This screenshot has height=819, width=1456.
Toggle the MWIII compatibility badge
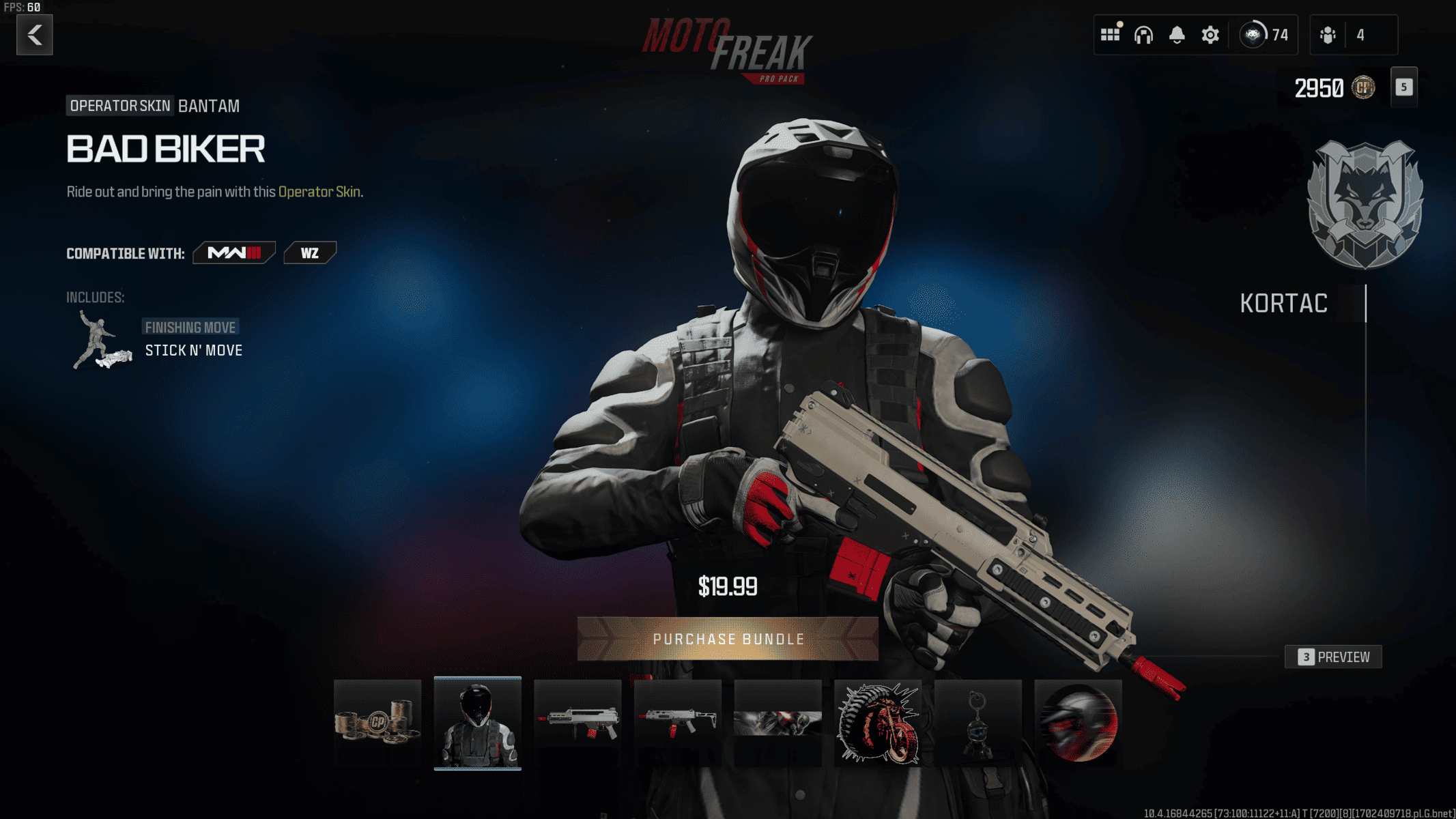point(233,253)
